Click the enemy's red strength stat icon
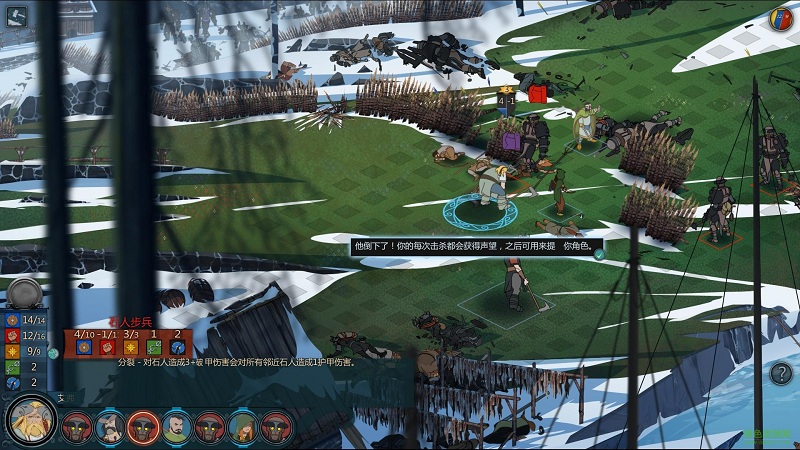The width and height of the screenshot is (800, 450). point(108,346)
